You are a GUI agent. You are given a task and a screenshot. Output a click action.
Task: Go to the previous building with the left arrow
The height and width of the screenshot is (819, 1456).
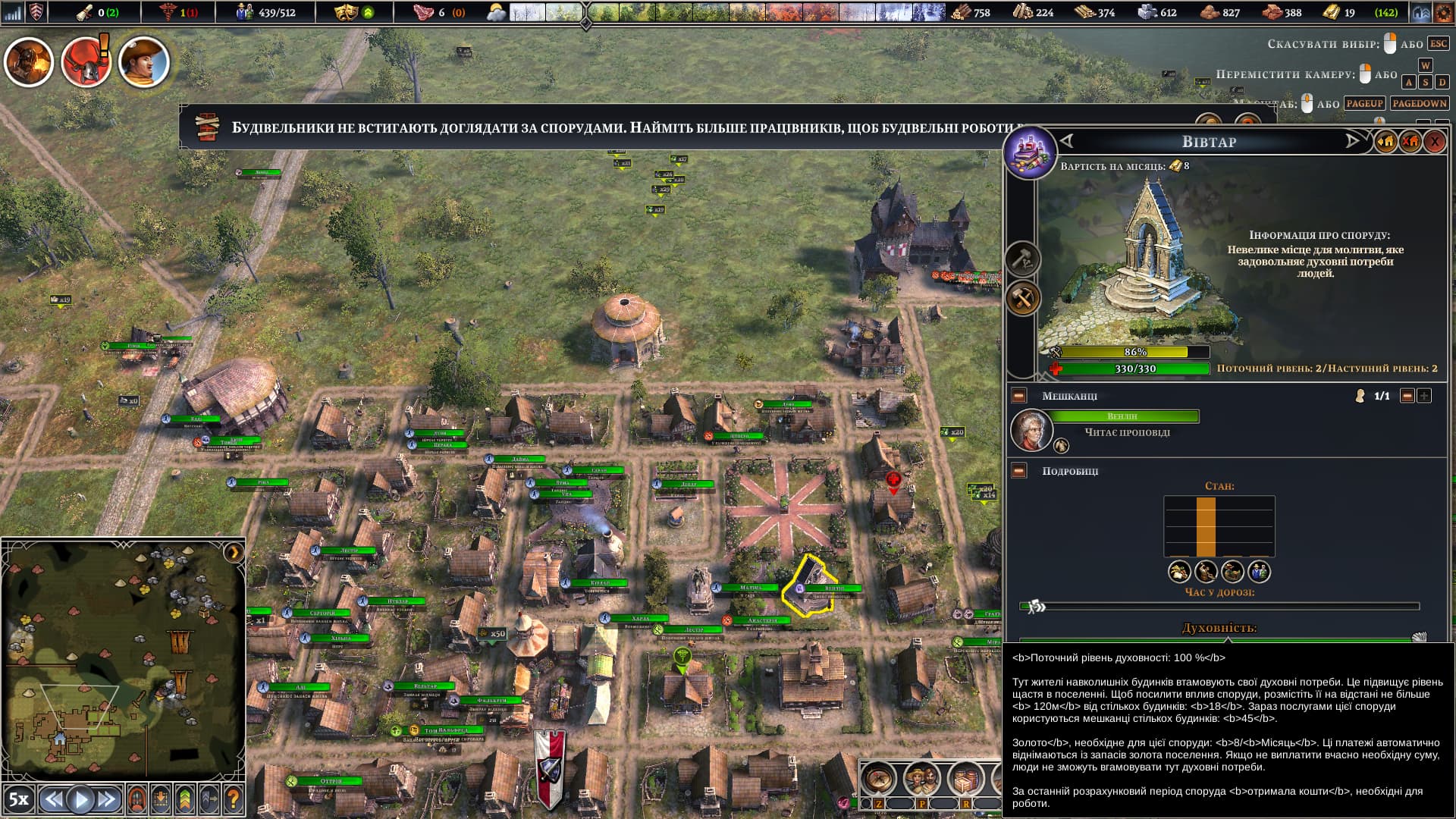pyautogui.click(x=1068, y=141)
